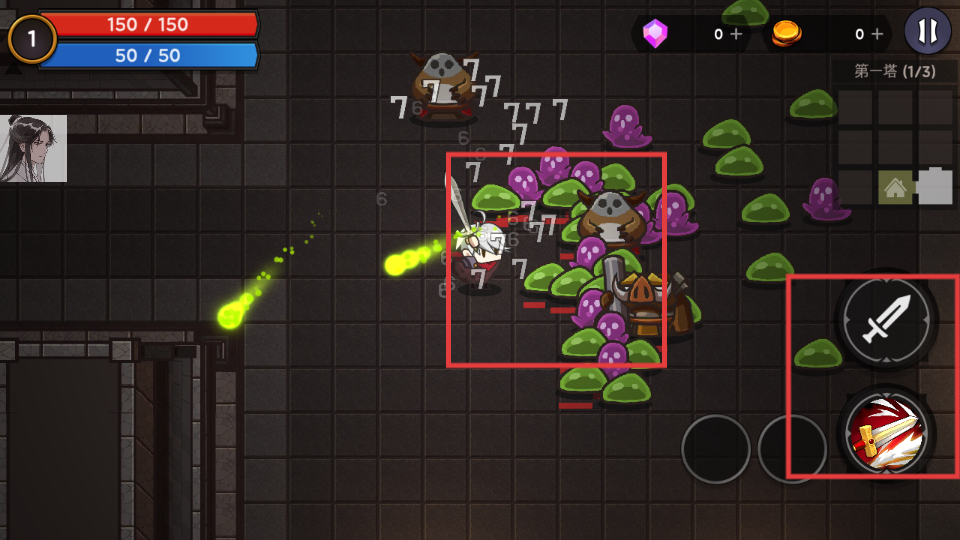Activate the flaming sword slash skill
This screenshot has width=960, height=540.
click(x=886, y=432)
